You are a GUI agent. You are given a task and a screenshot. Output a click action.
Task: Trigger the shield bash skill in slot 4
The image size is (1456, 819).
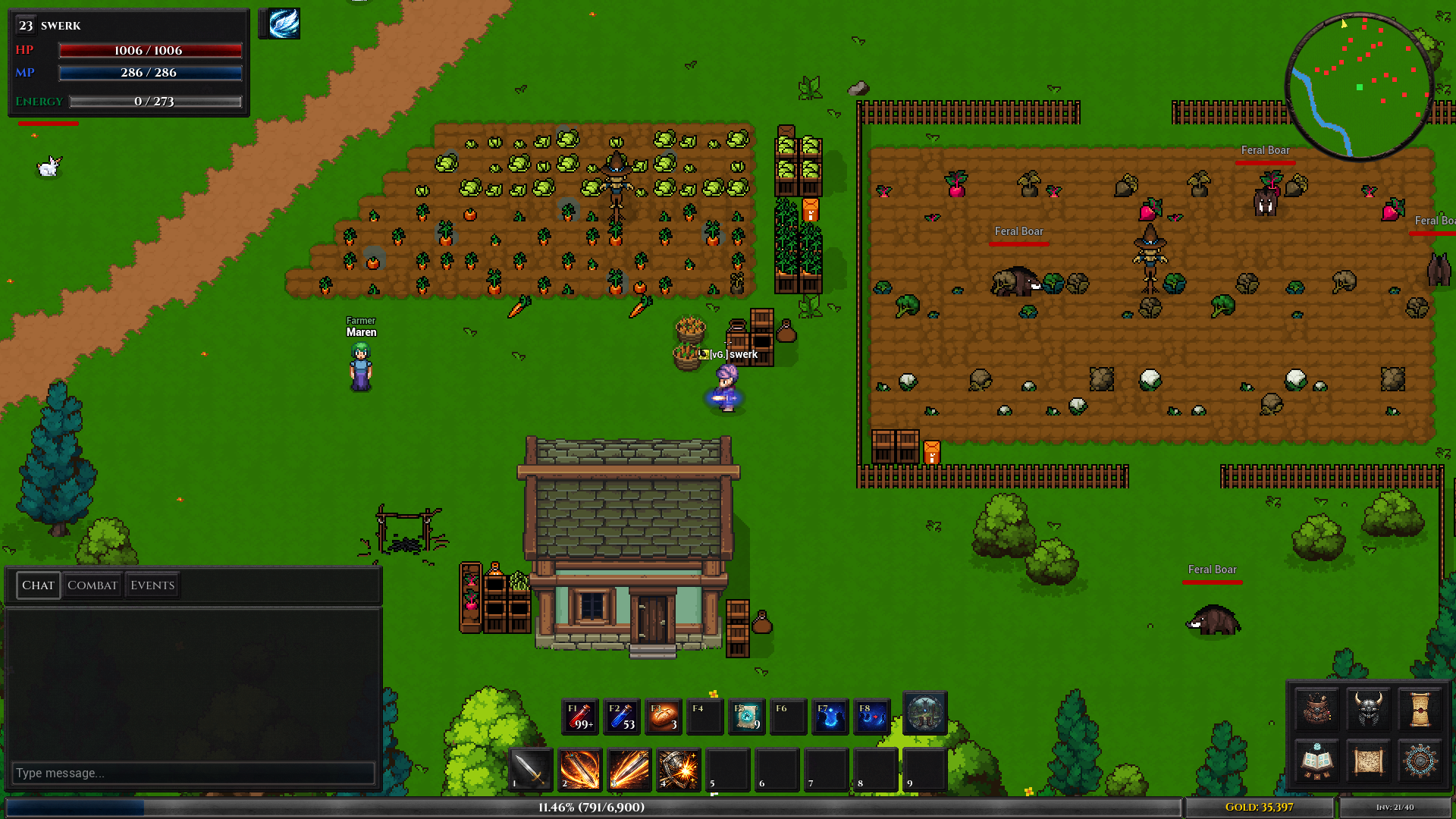[x=677, y=770]
